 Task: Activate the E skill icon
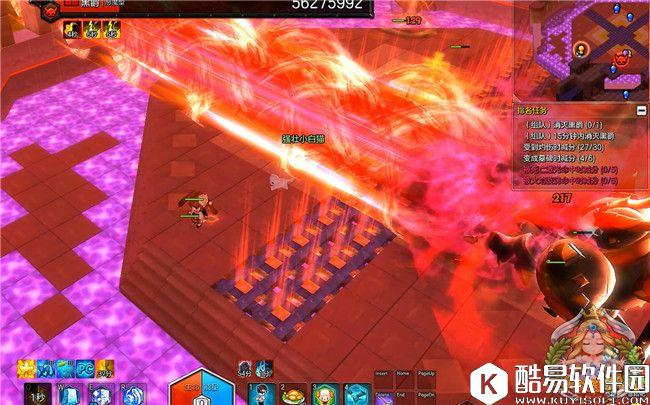[x=101, y=395]
